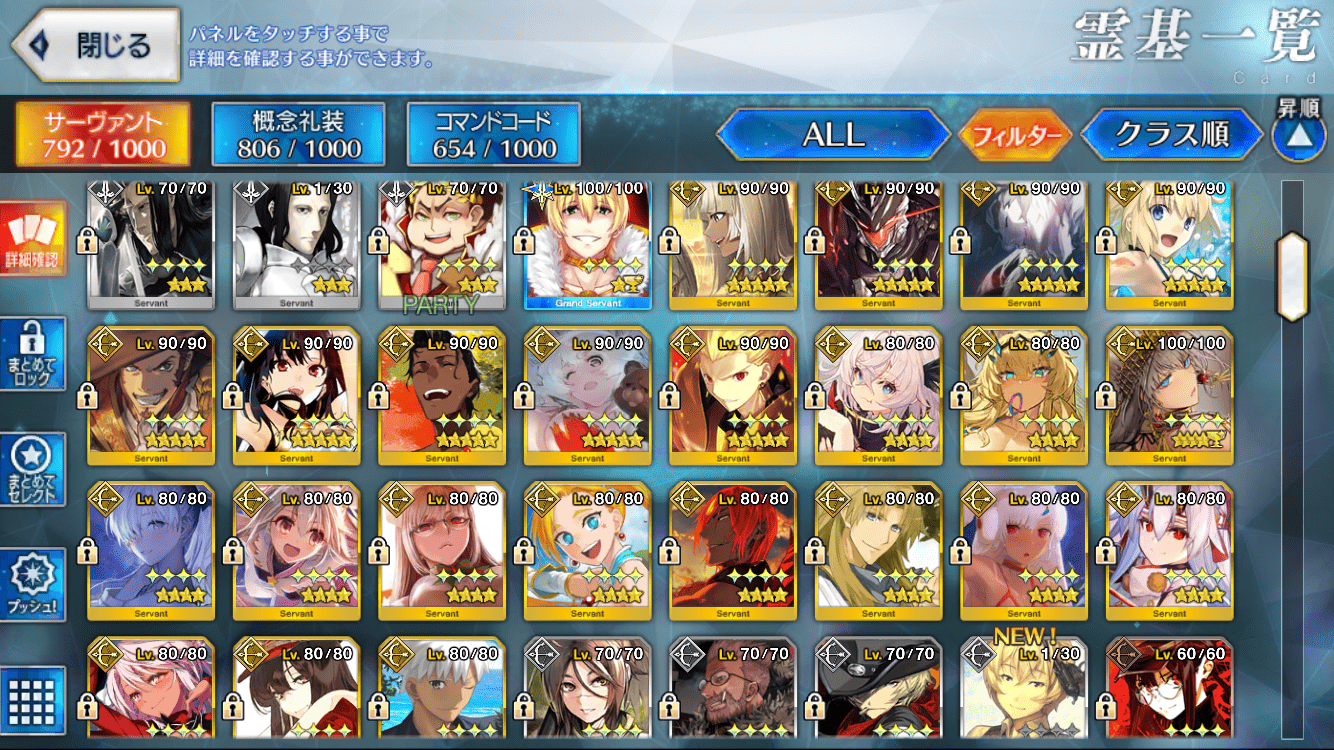Viewport: 1334px width, 750px height.
Task: Change sorting via the クラス順 button
Action: pos(1172,135)
